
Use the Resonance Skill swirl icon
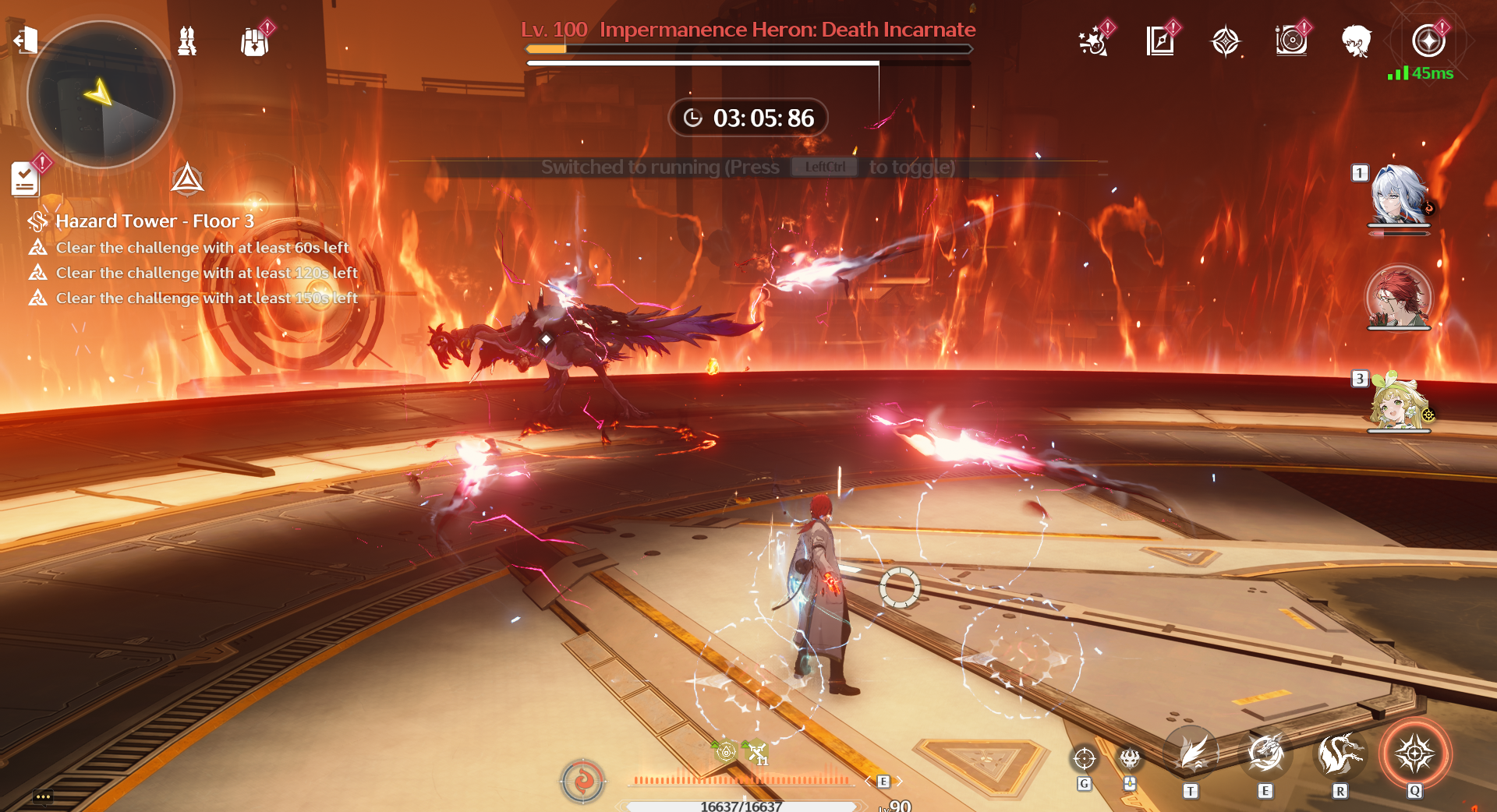[x=1265, y=754]
